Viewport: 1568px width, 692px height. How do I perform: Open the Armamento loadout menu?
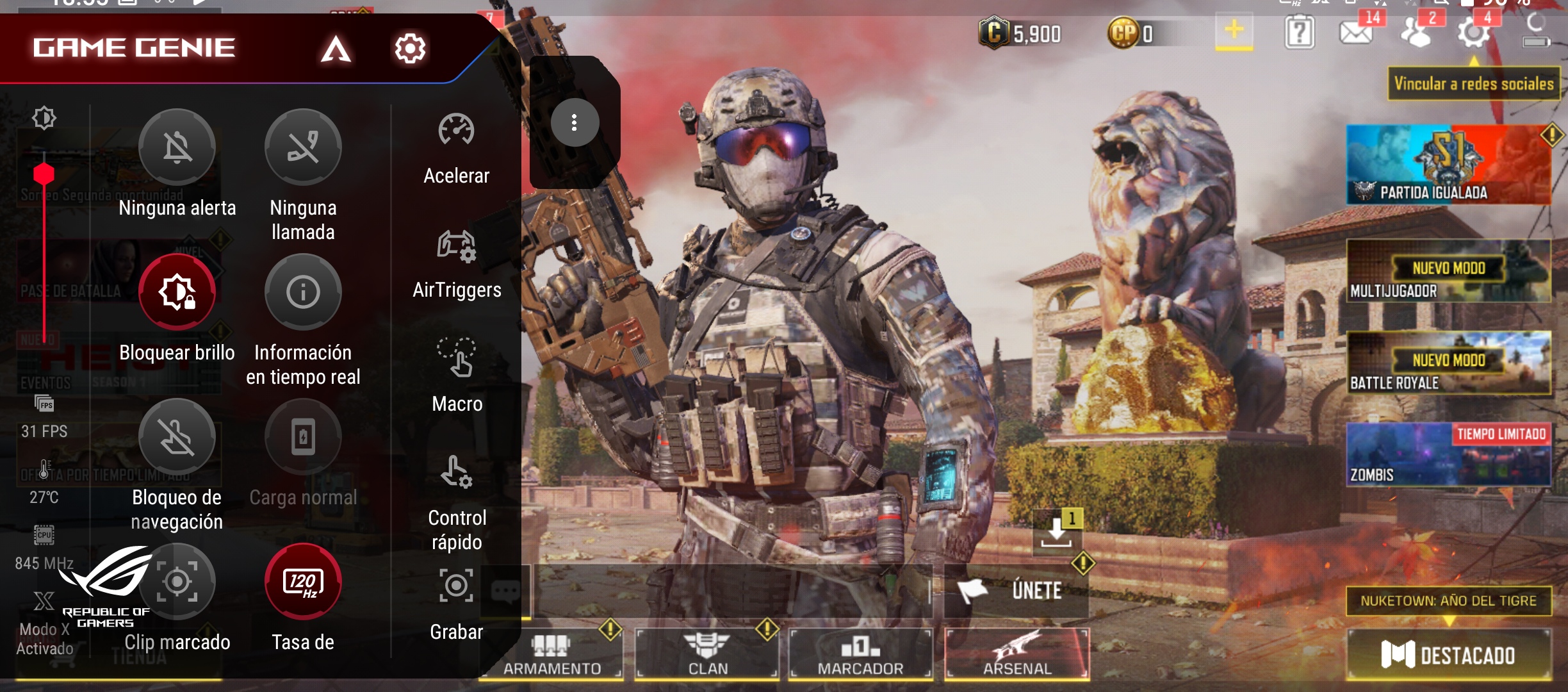[x=551, y=654]
